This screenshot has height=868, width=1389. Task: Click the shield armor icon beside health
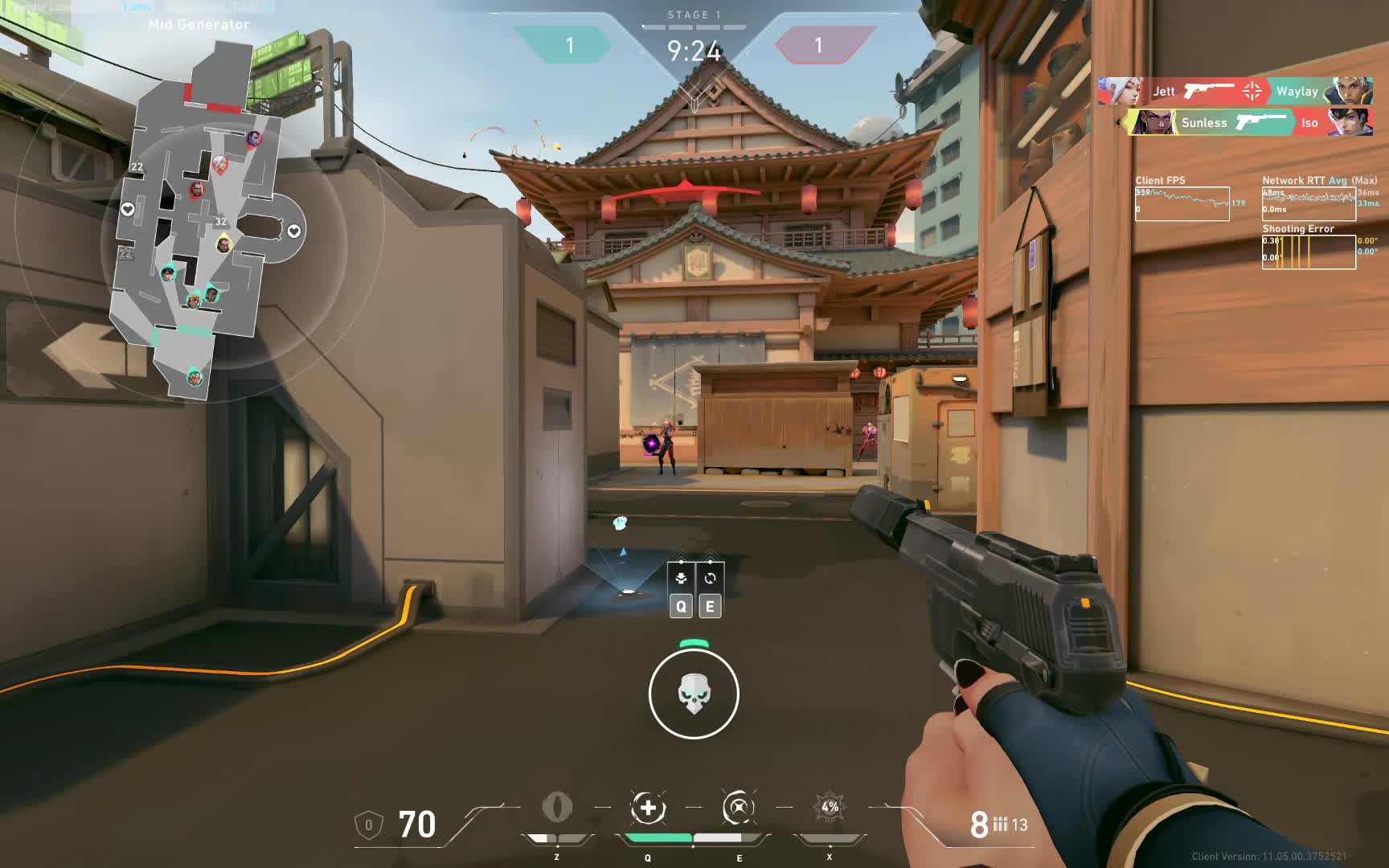click(368, 825)
